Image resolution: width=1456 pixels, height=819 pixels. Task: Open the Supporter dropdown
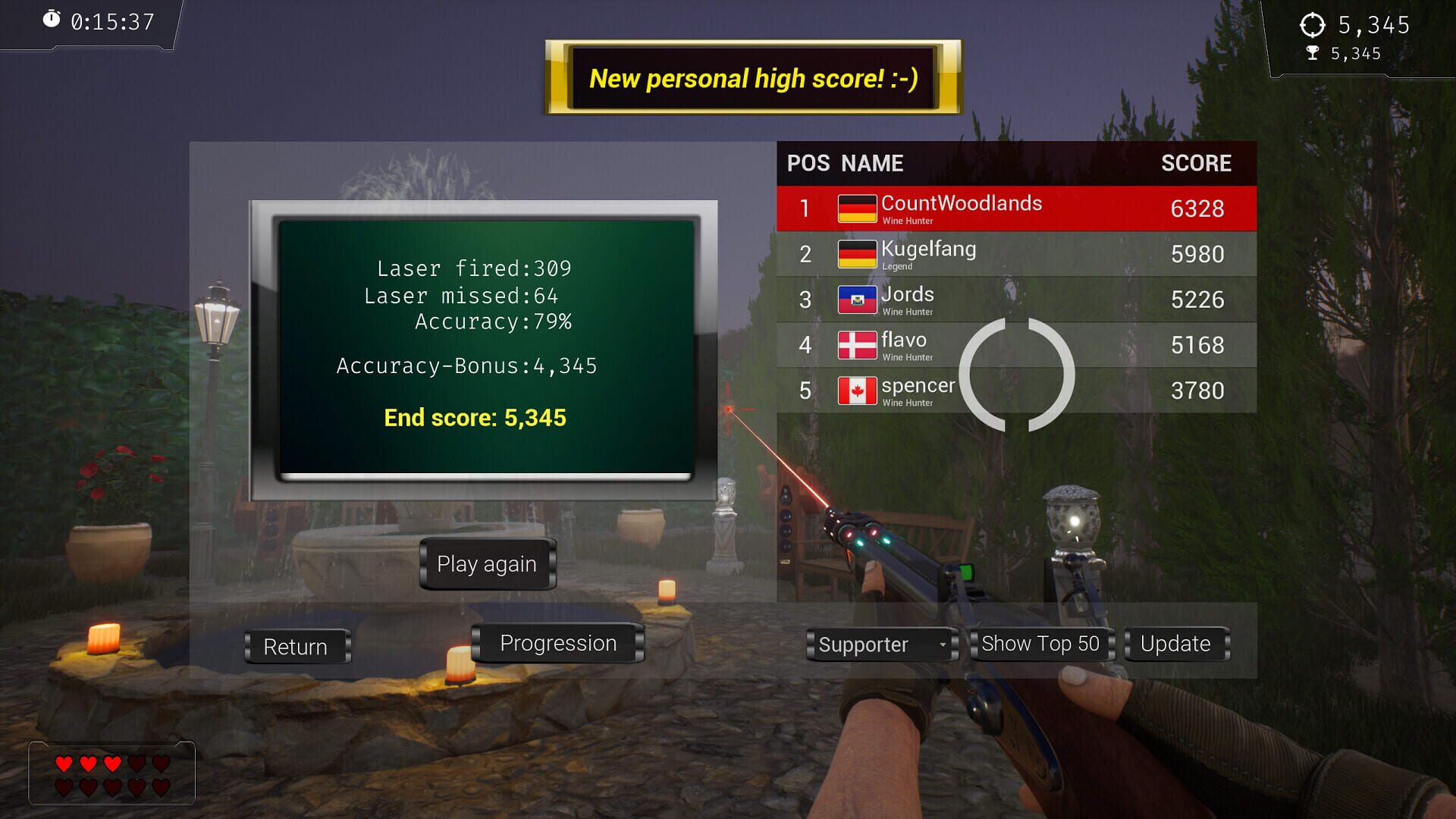point(880,645)
